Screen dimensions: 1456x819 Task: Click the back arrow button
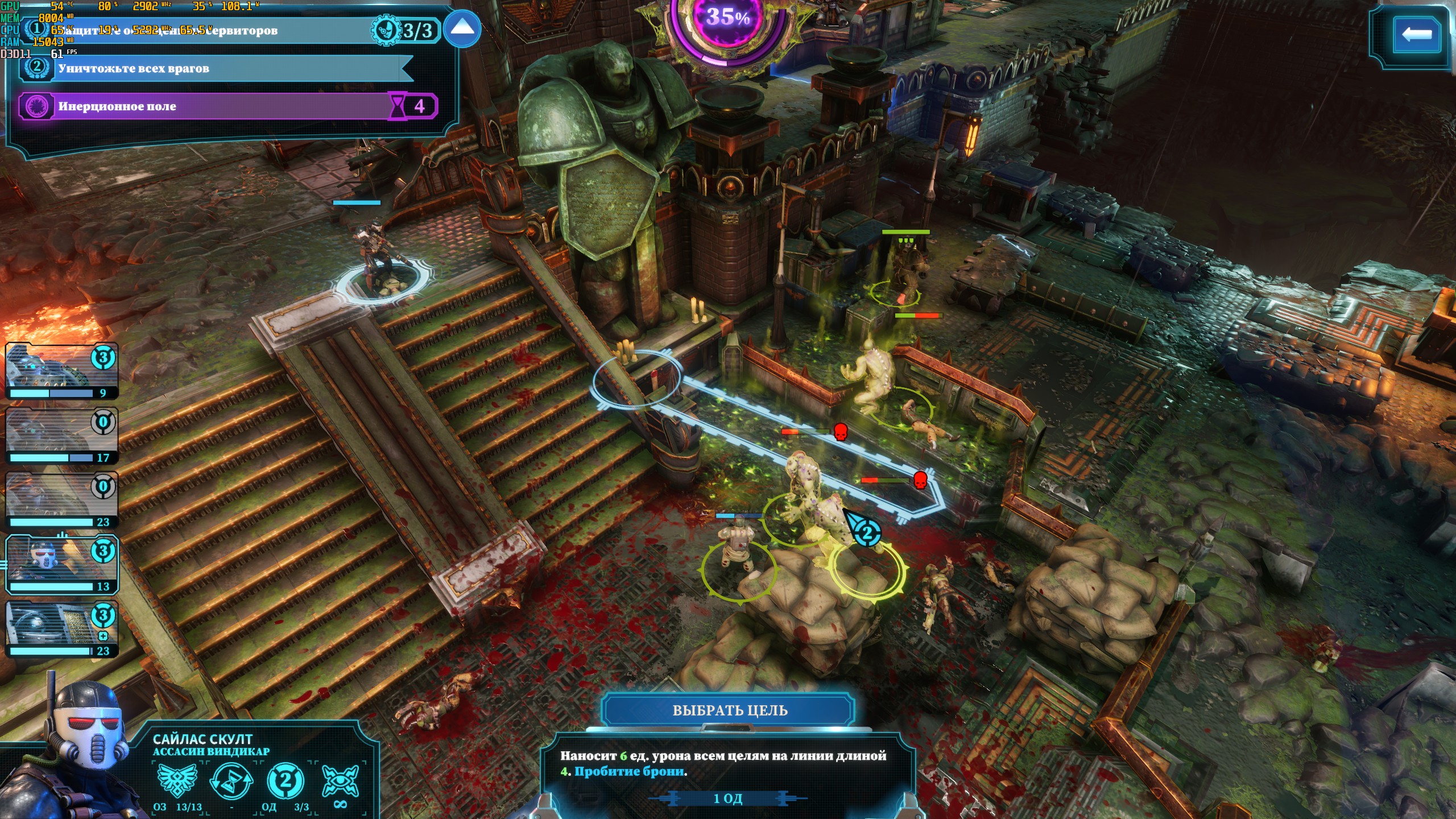coord(1416,35)
